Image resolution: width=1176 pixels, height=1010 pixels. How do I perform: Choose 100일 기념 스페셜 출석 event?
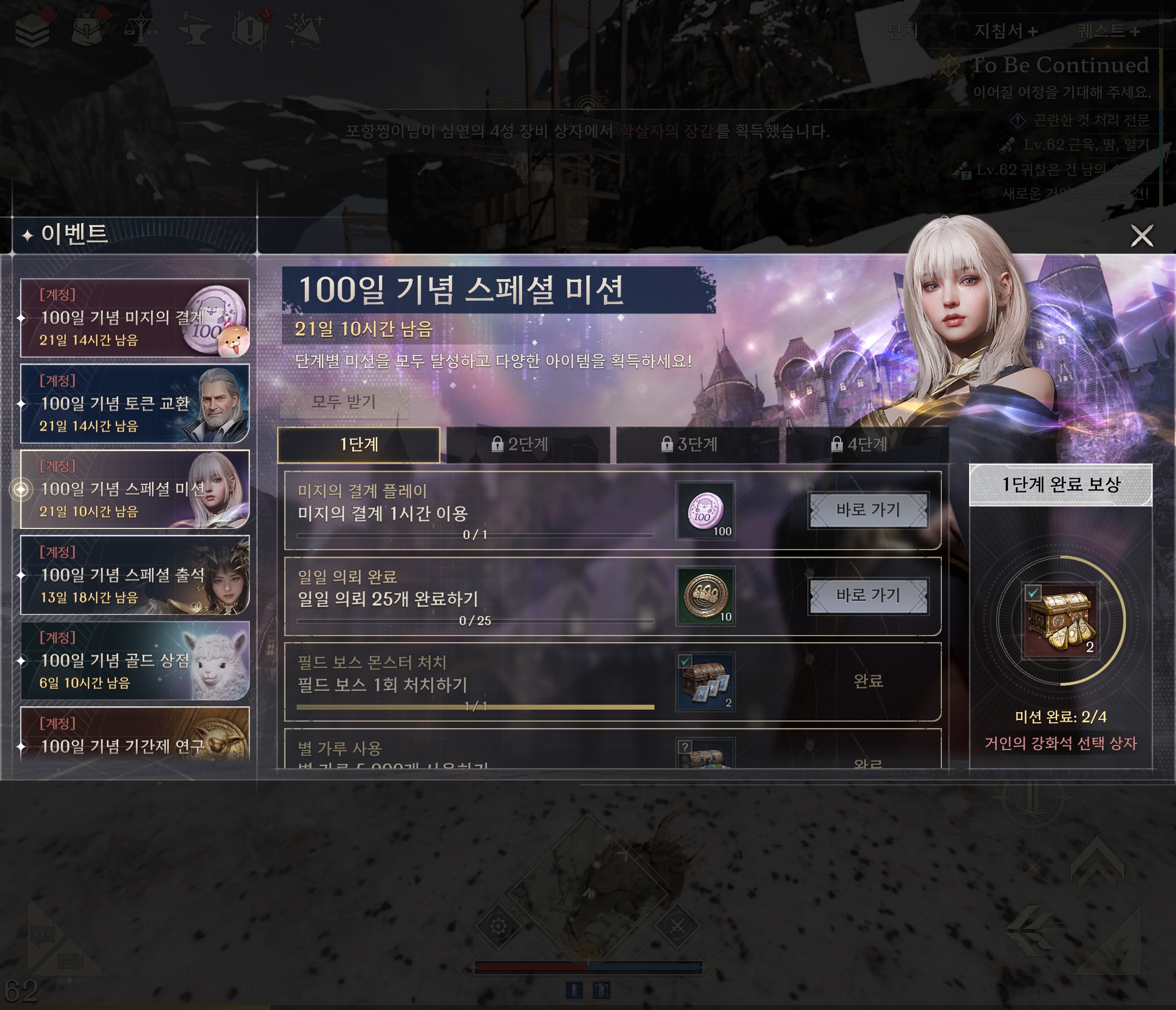click(134, 575)
